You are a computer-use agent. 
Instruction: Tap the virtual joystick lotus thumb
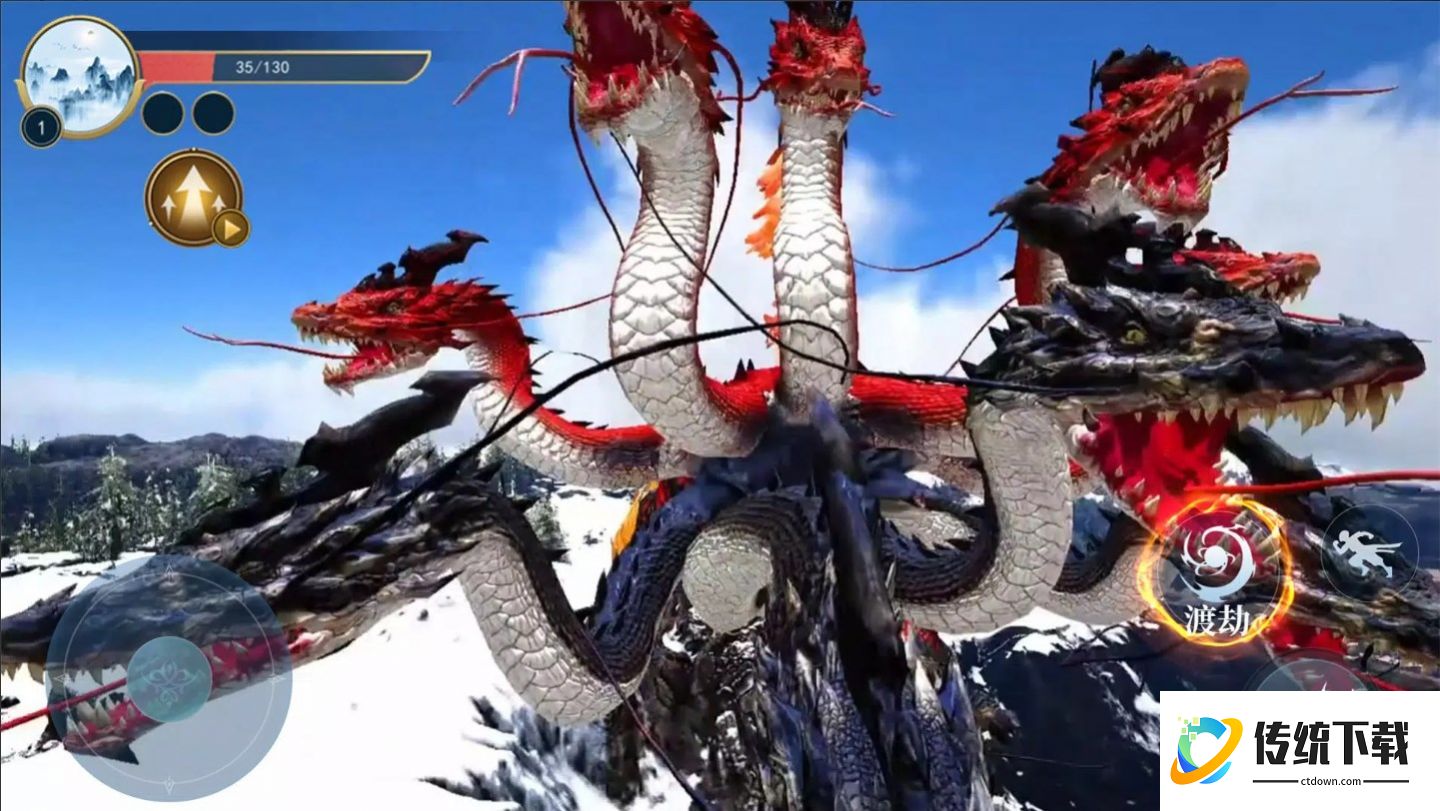click(169, 678)
